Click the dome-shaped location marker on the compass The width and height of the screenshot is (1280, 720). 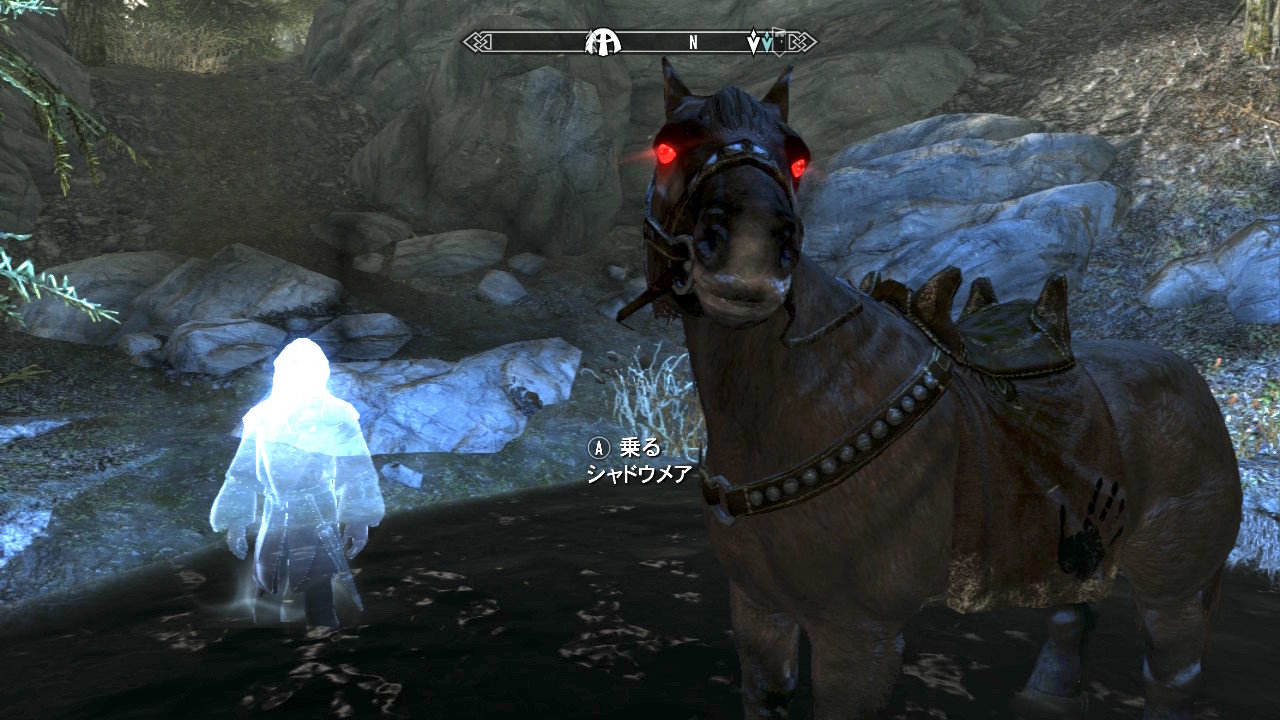pos(603,42)
